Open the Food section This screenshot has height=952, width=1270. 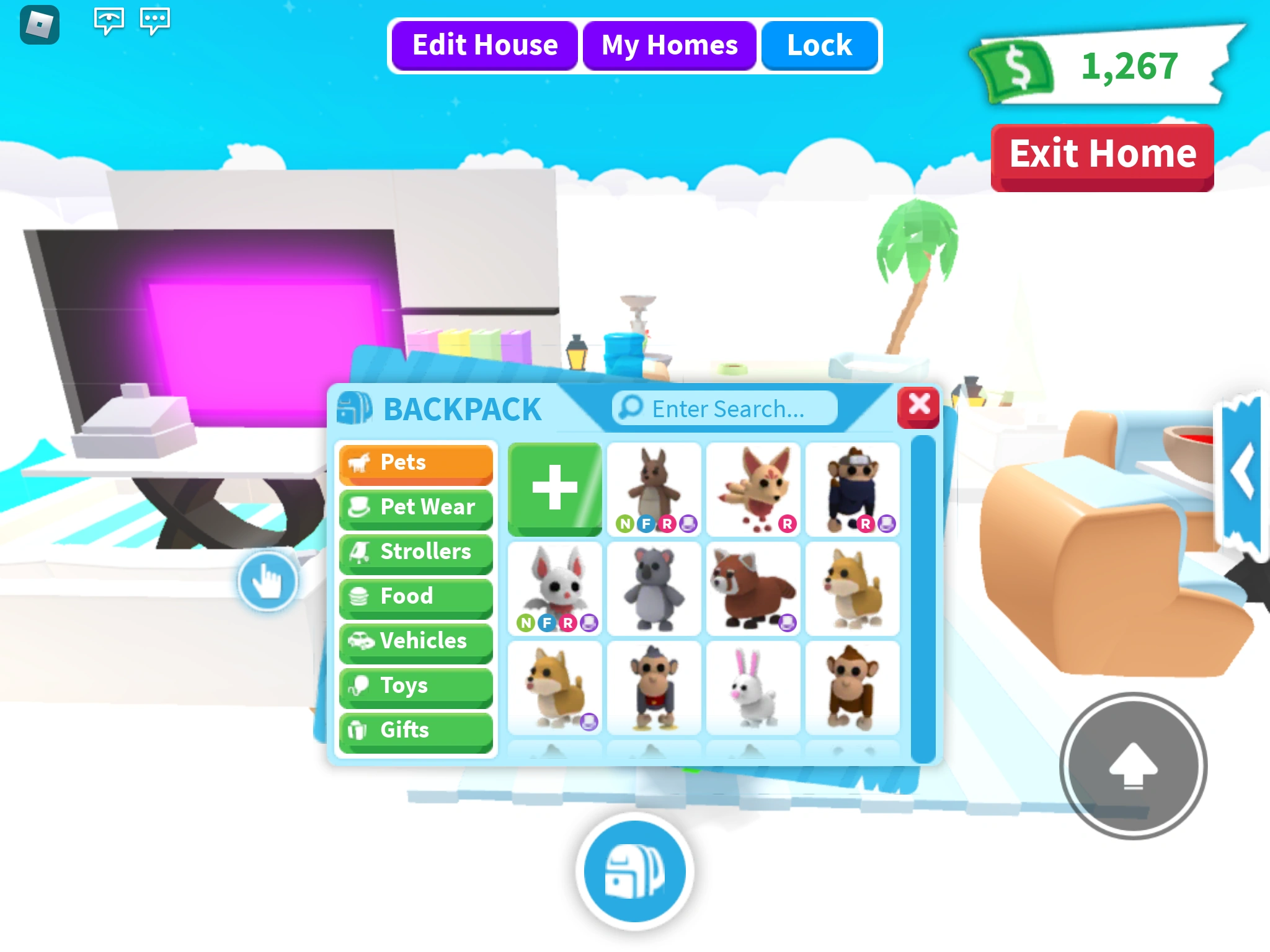click(415, 597)
